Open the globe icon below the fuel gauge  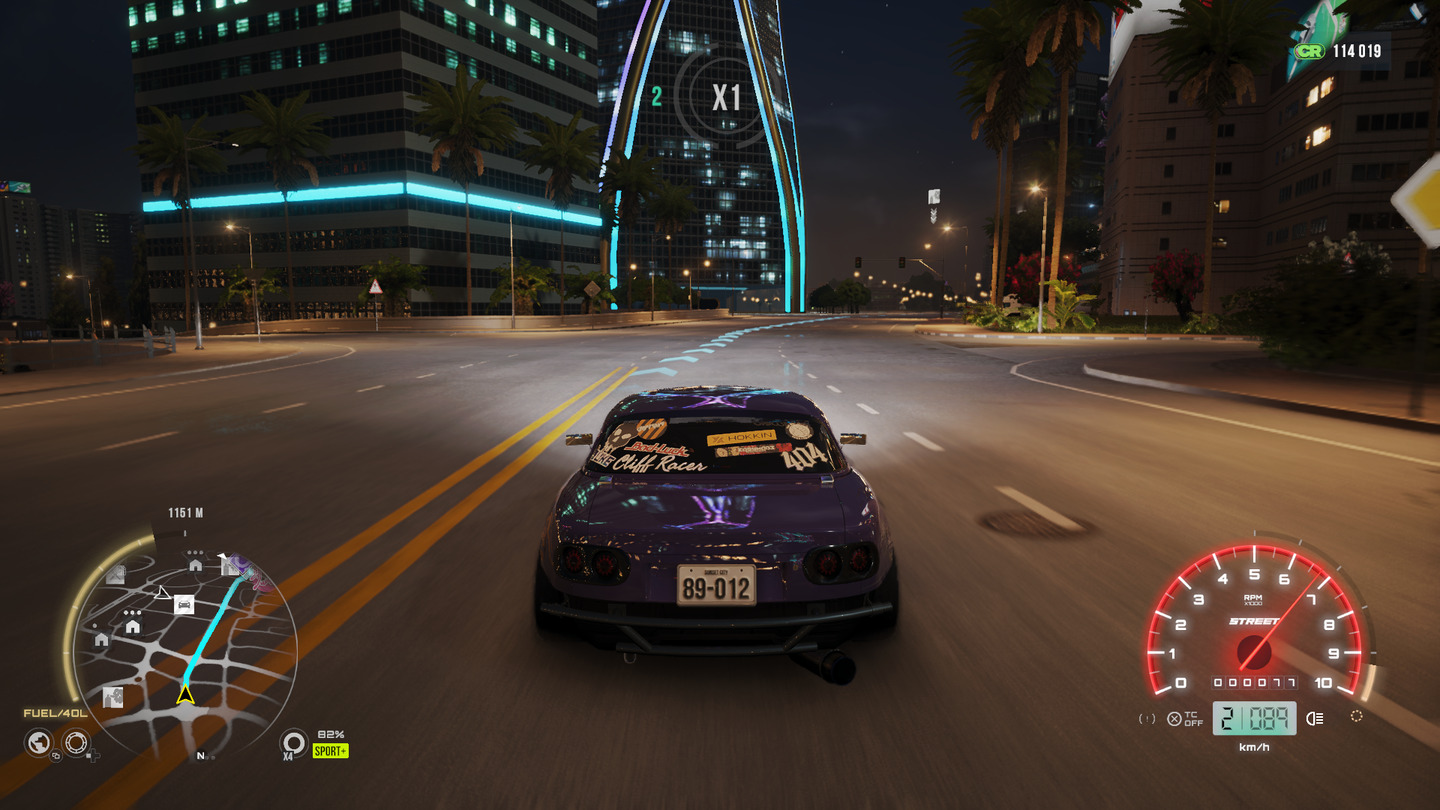point(39,743)
